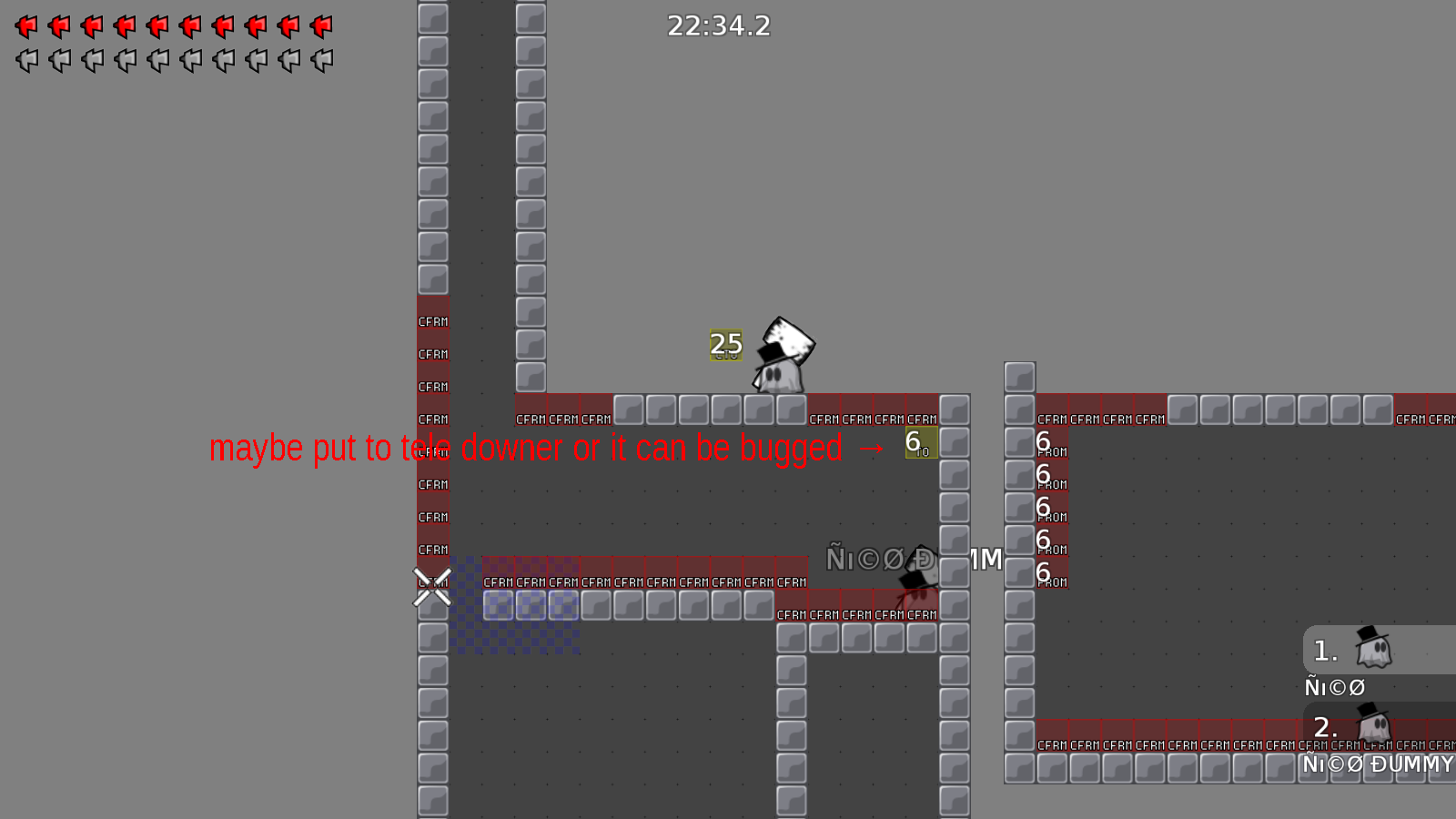Screen dimensions: 1456x819
Task: Click the yellow 6 number badge
Action: click(920, 441)
